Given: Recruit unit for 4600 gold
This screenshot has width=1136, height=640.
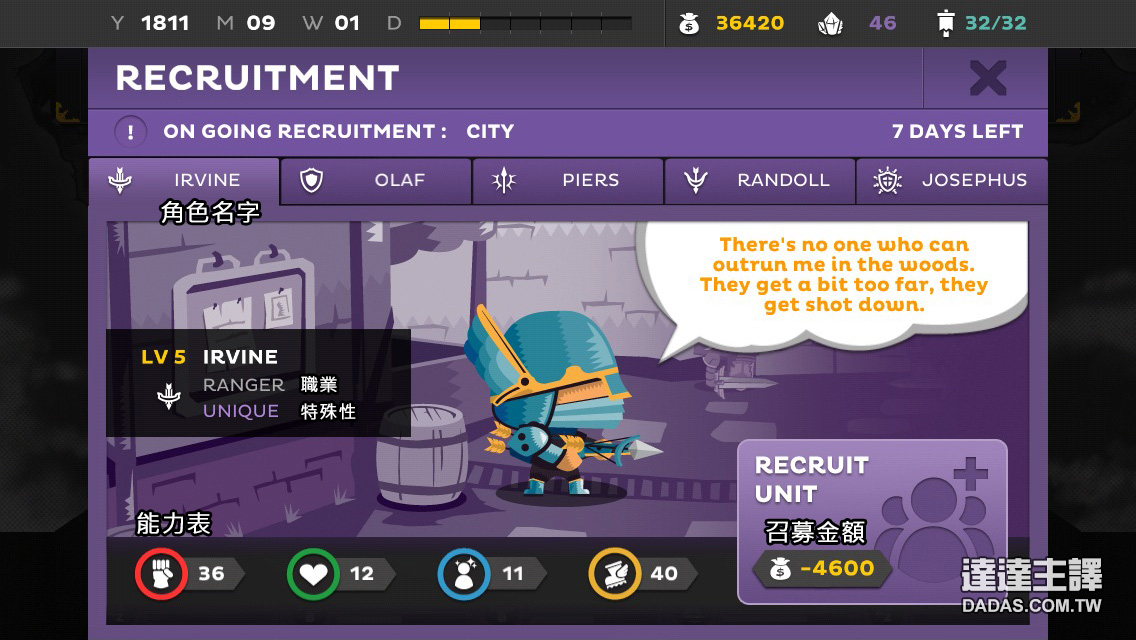Looking at the screenshot, I should click(x=871, y=521).
